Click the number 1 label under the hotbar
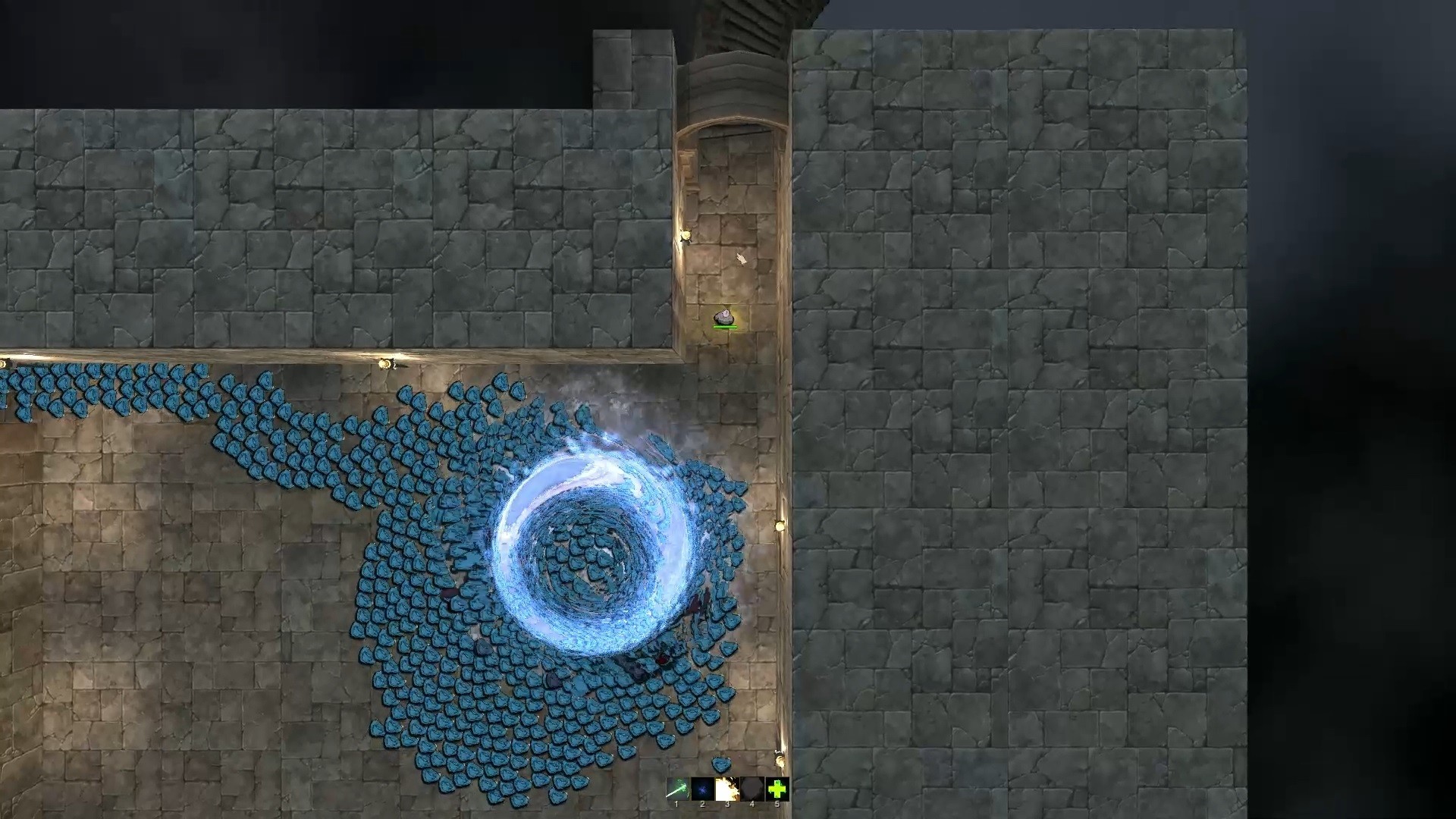Screen dimensions: 1456x819 676,804
